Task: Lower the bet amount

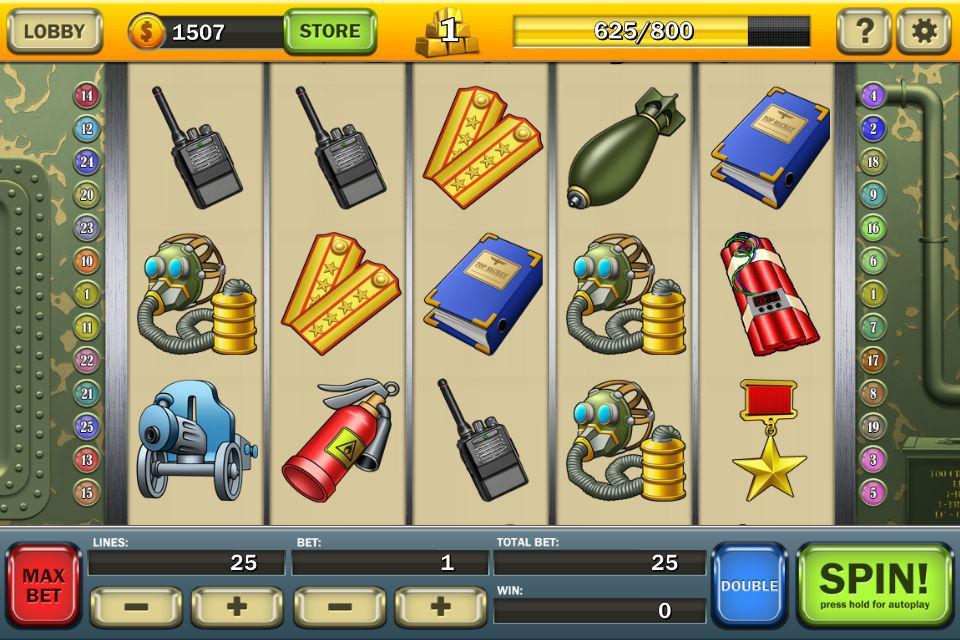Action: [x=339, y=607]
